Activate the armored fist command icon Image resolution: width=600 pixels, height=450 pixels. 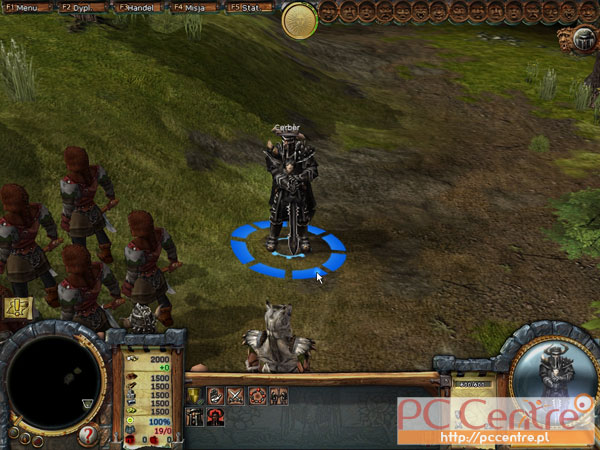tap(215, 396)
